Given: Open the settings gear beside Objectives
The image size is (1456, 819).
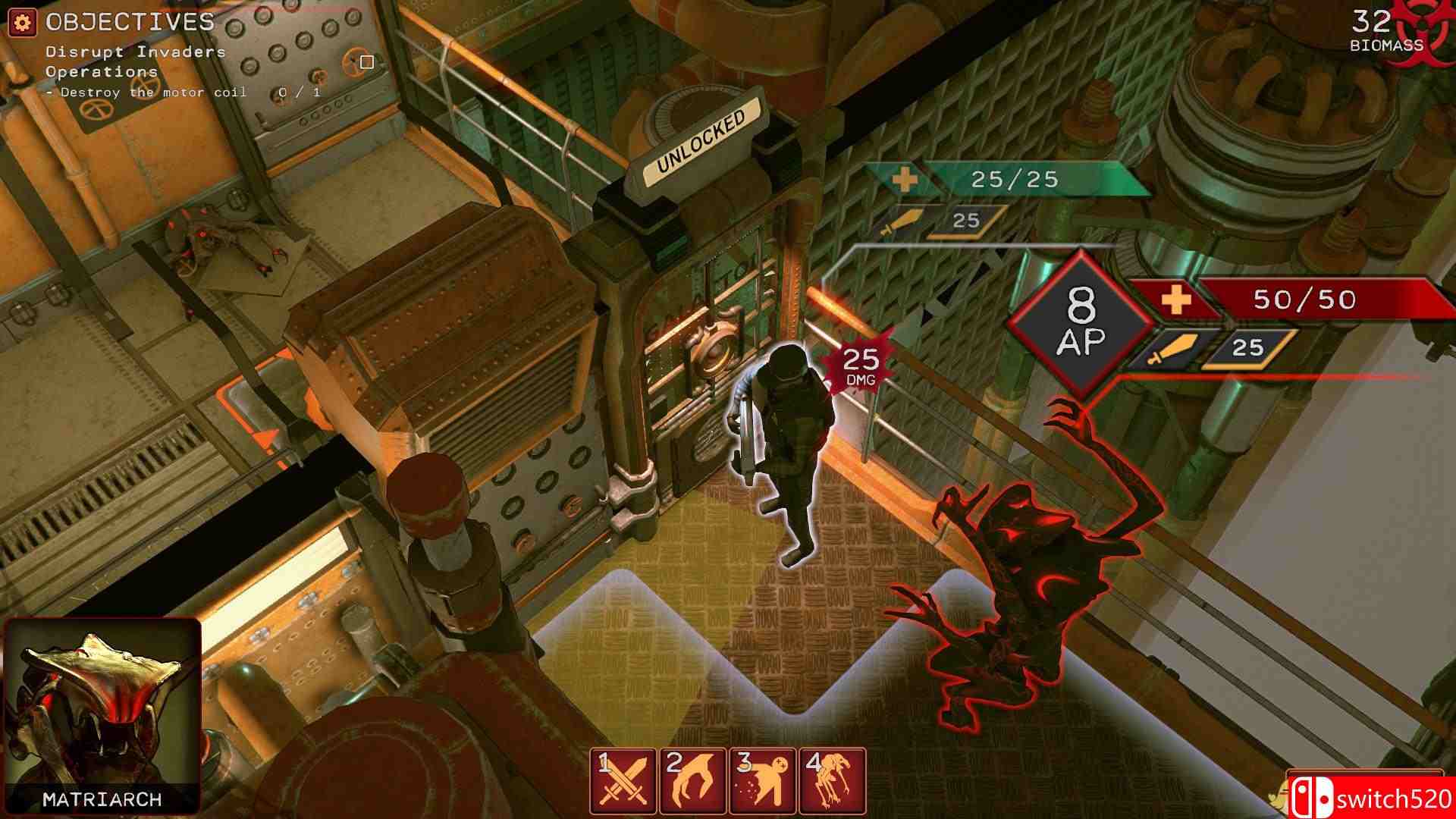Looking at the screenshot, I should click(21, 22).
